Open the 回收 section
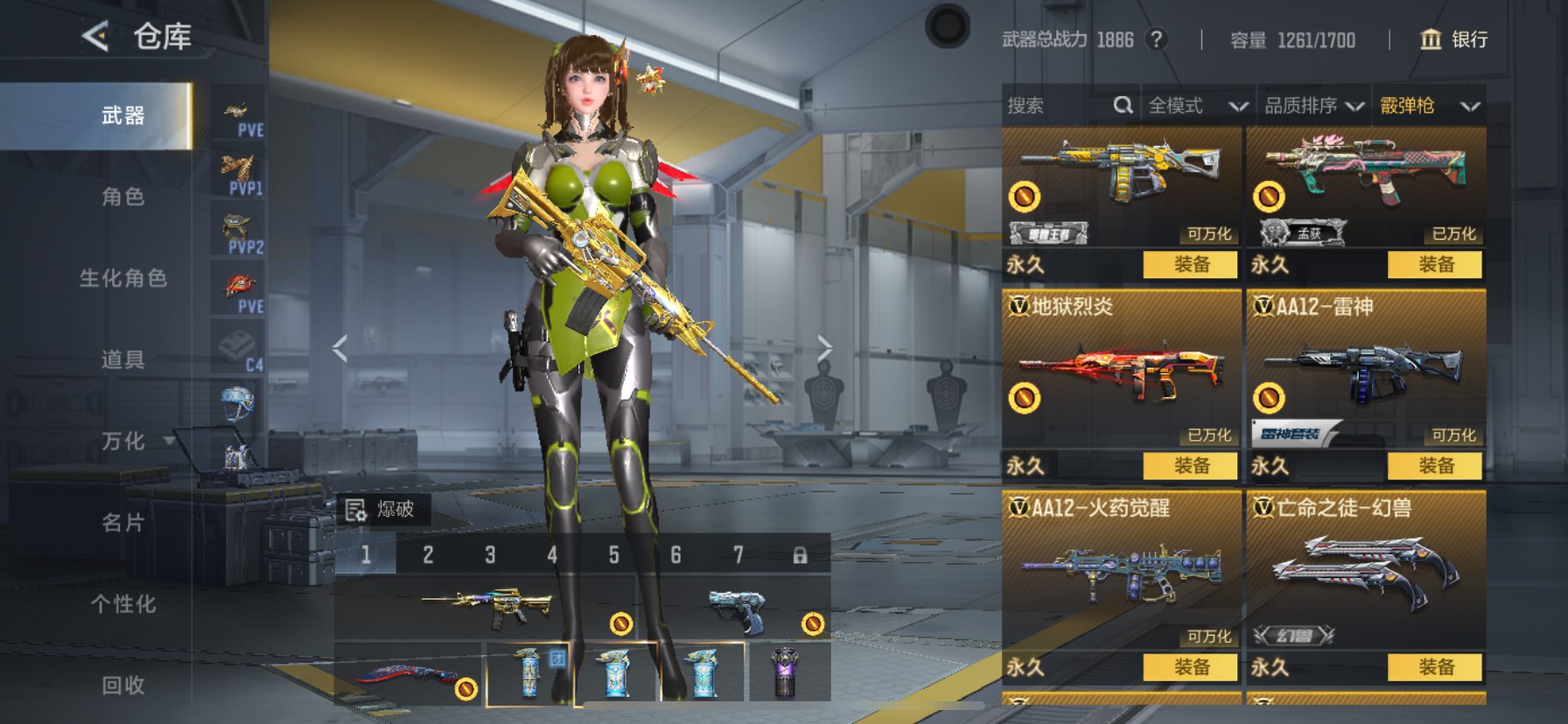Screen dimensions: 1568x724 tap(122, 685)
